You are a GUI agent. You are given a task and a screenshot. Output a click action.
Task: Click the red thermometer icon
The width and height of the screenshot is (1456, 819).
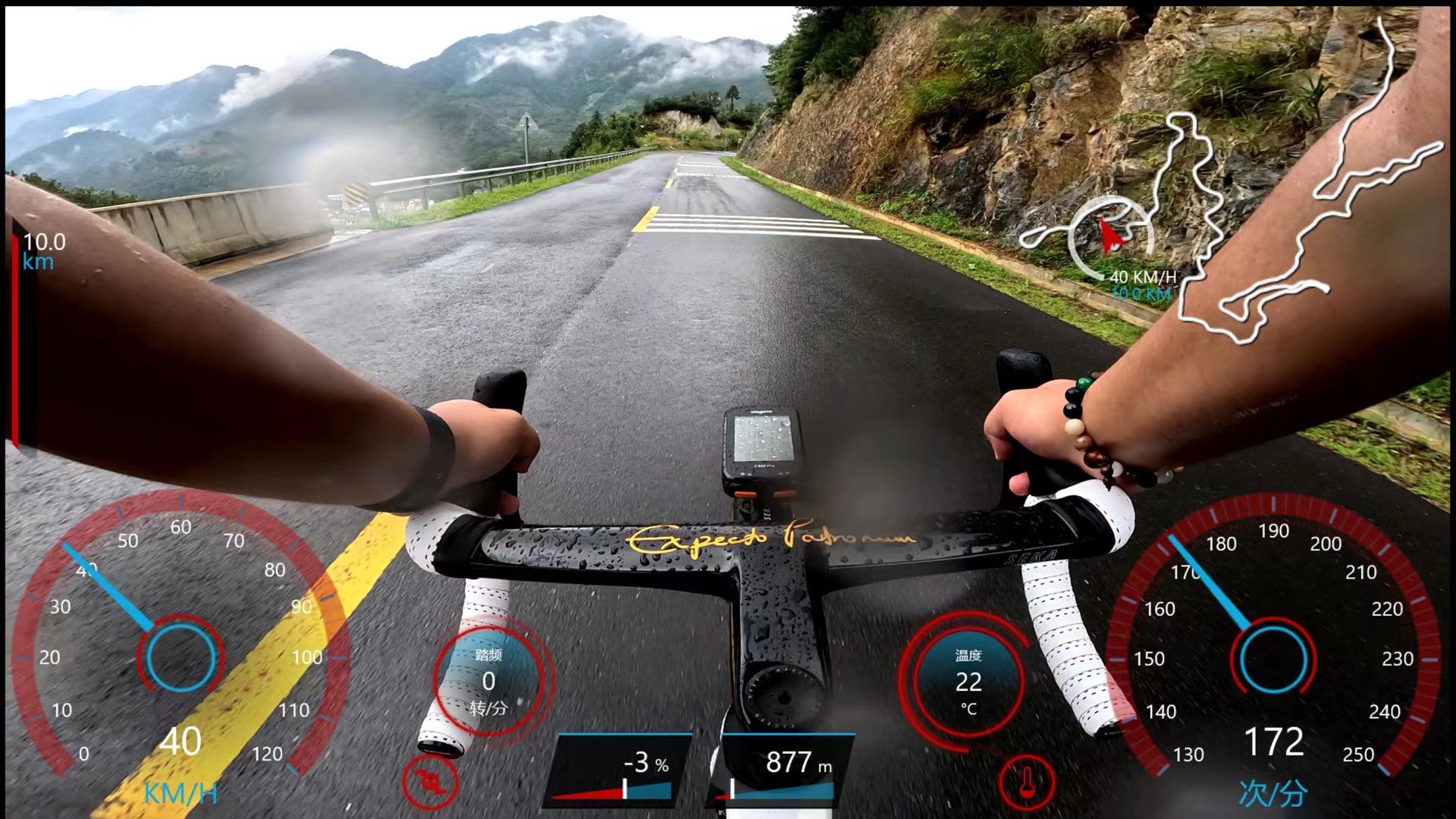(1028, 782)
